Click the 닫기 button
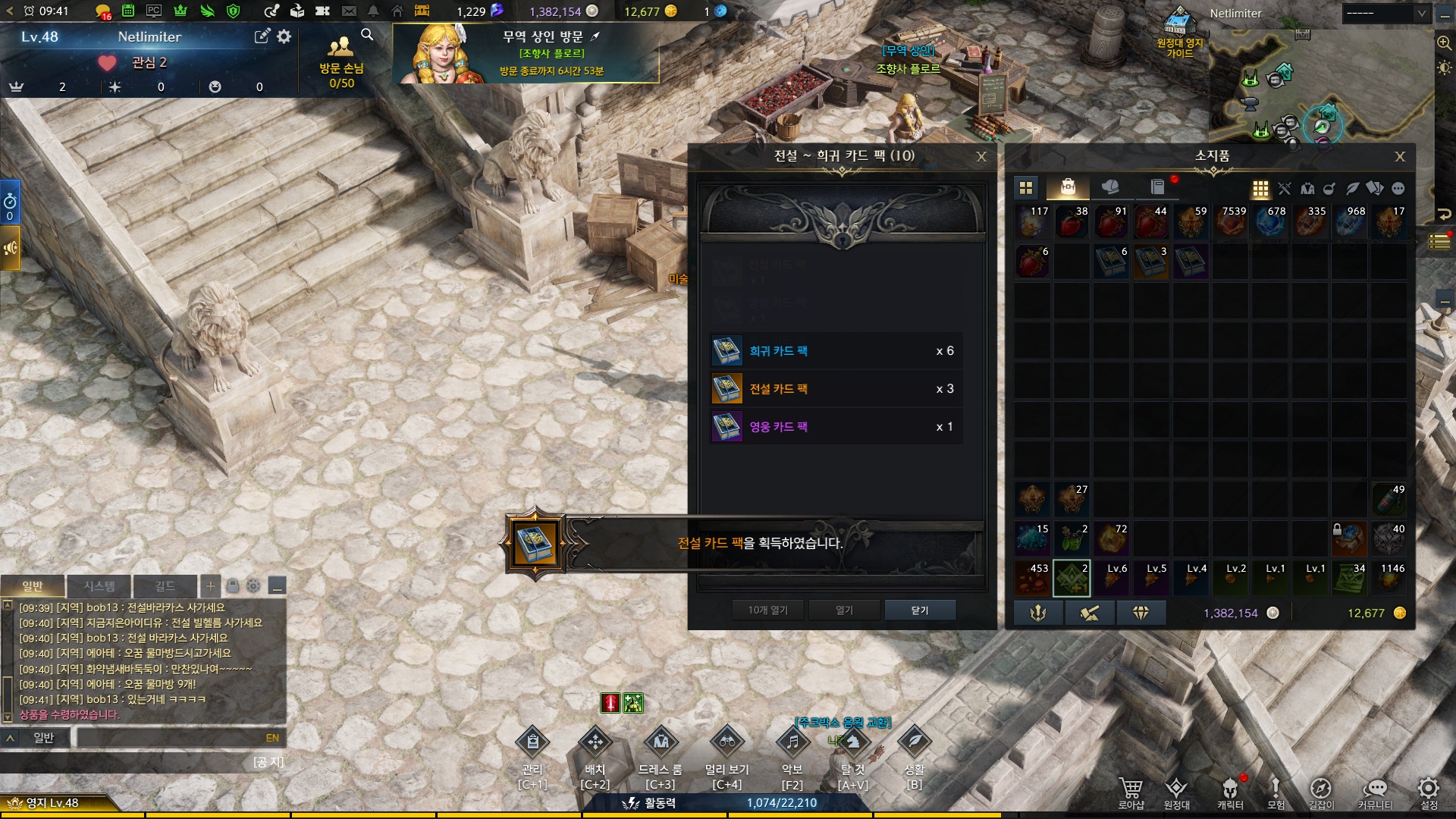1456x819 pixels. click(x=919, y=610)
